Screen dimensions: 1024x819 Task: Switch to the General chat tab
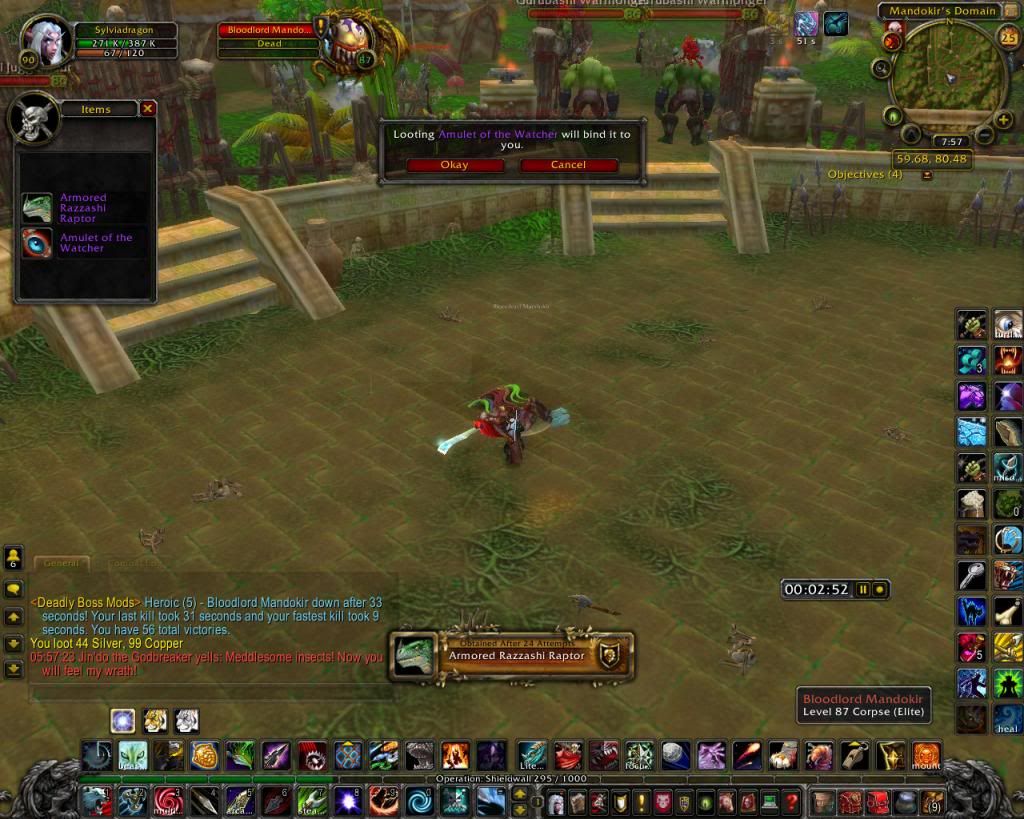point(61,564)
